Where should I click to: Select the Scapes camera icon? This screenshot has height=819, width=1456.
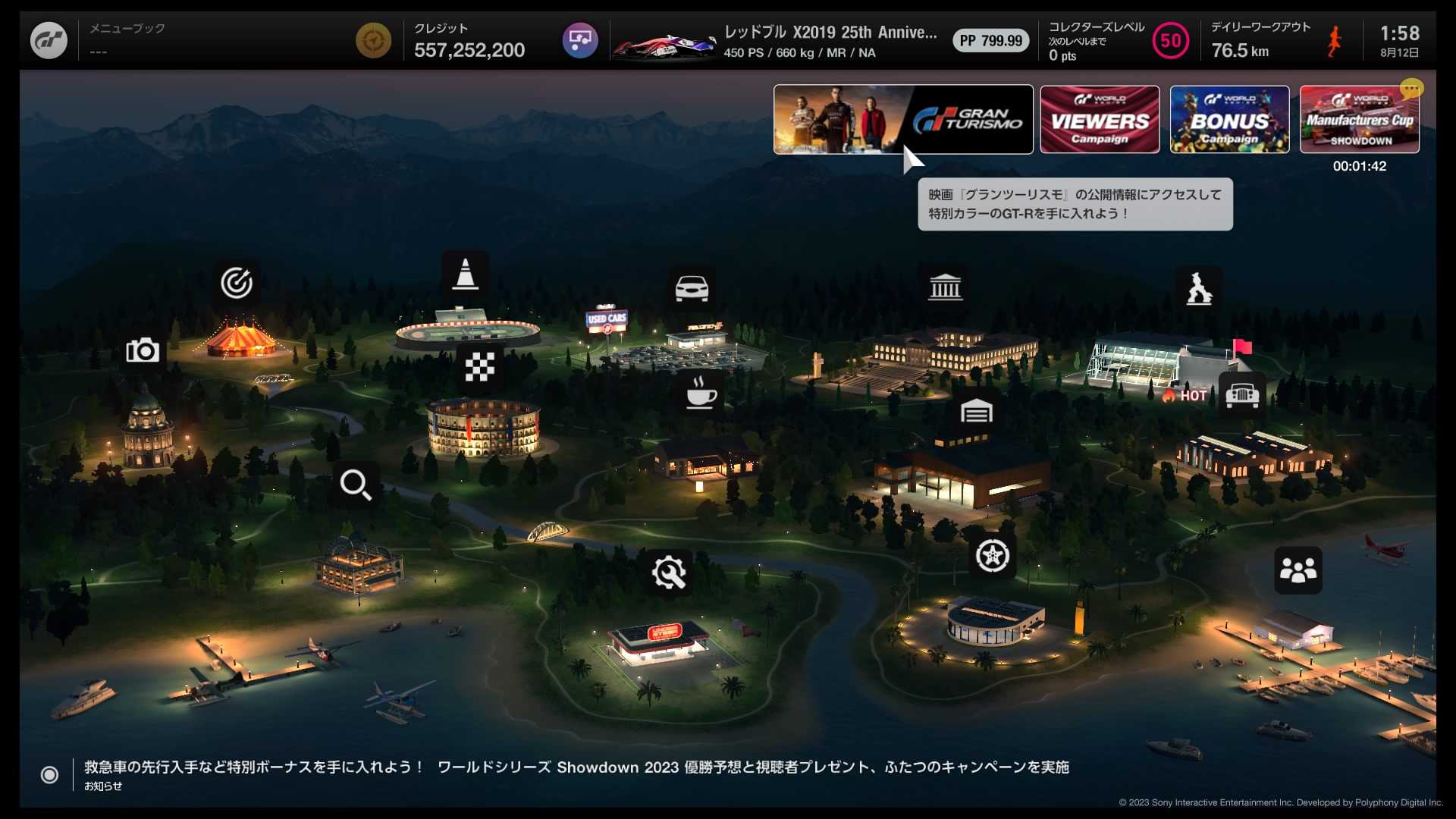click(143, 350)
